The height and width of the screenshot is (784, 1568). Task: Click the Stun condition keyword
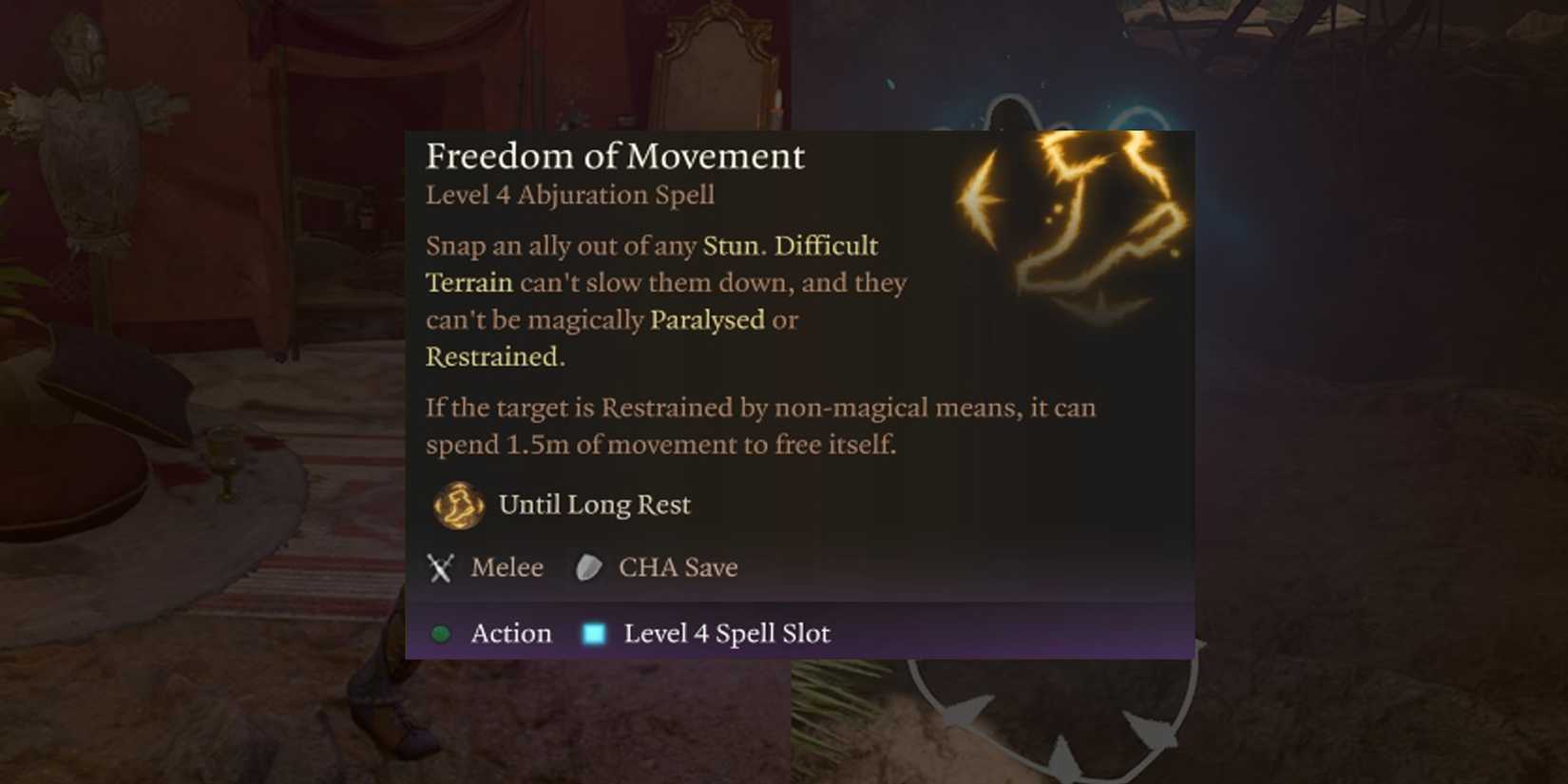click(x=728, y=245)
